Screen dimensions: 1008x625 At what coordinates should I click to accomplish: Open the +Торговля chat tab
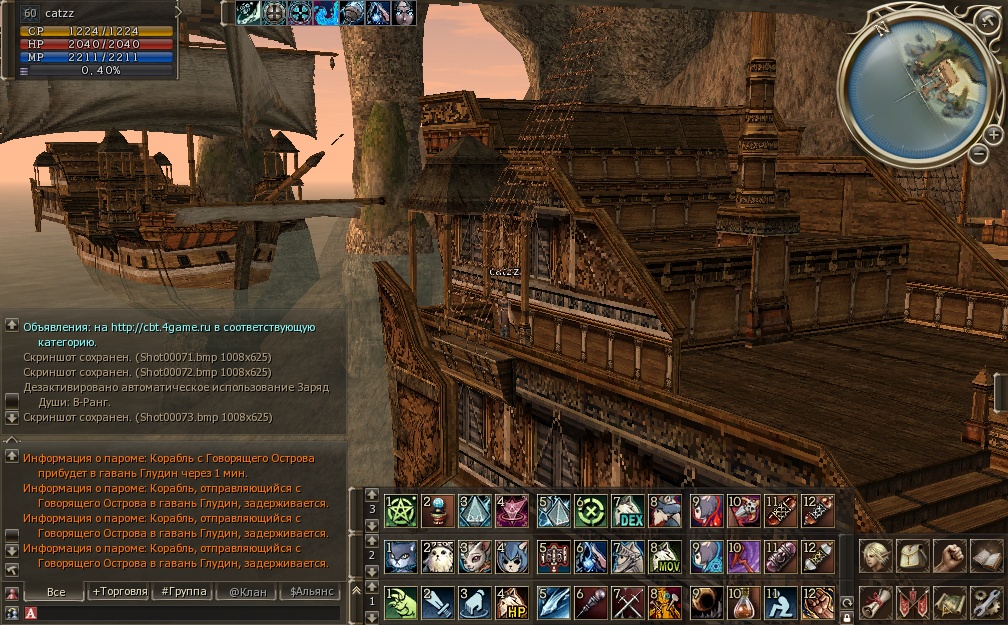pos(119,592)
